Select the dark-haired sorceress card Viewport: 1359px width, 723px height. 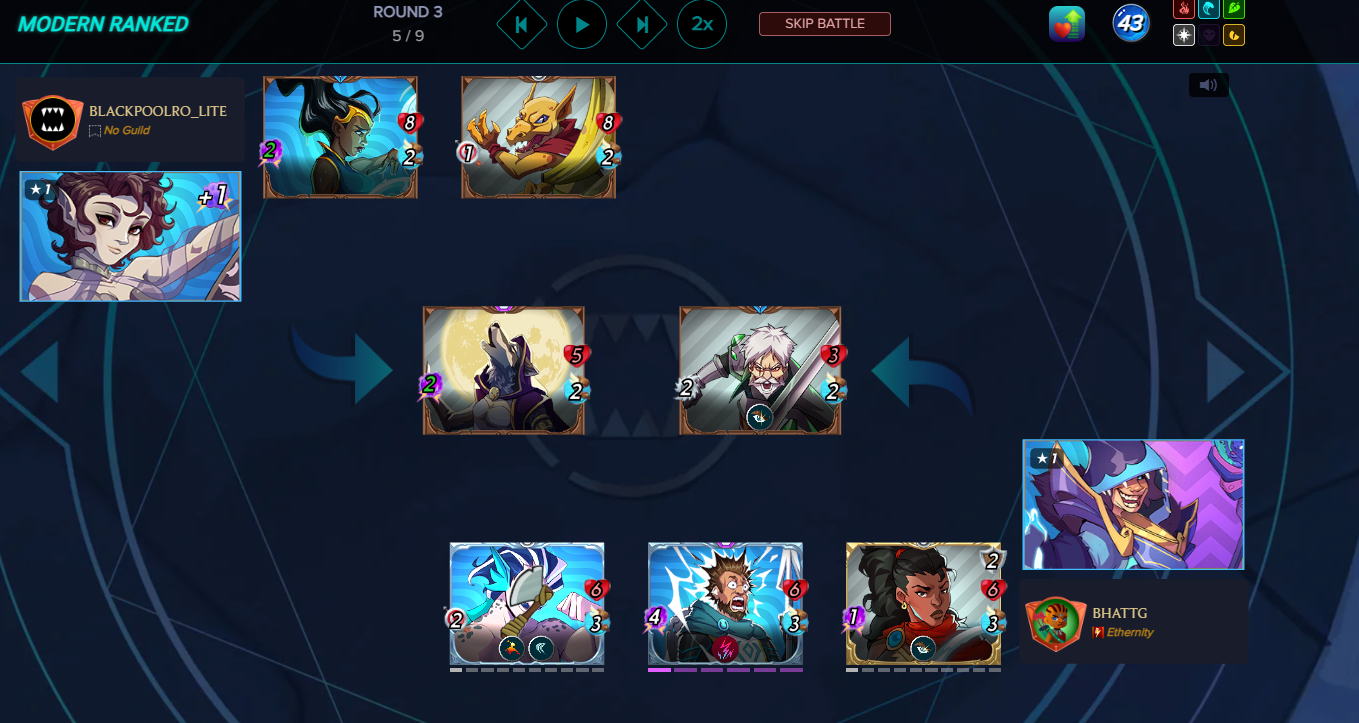click(x=340, y=137)
